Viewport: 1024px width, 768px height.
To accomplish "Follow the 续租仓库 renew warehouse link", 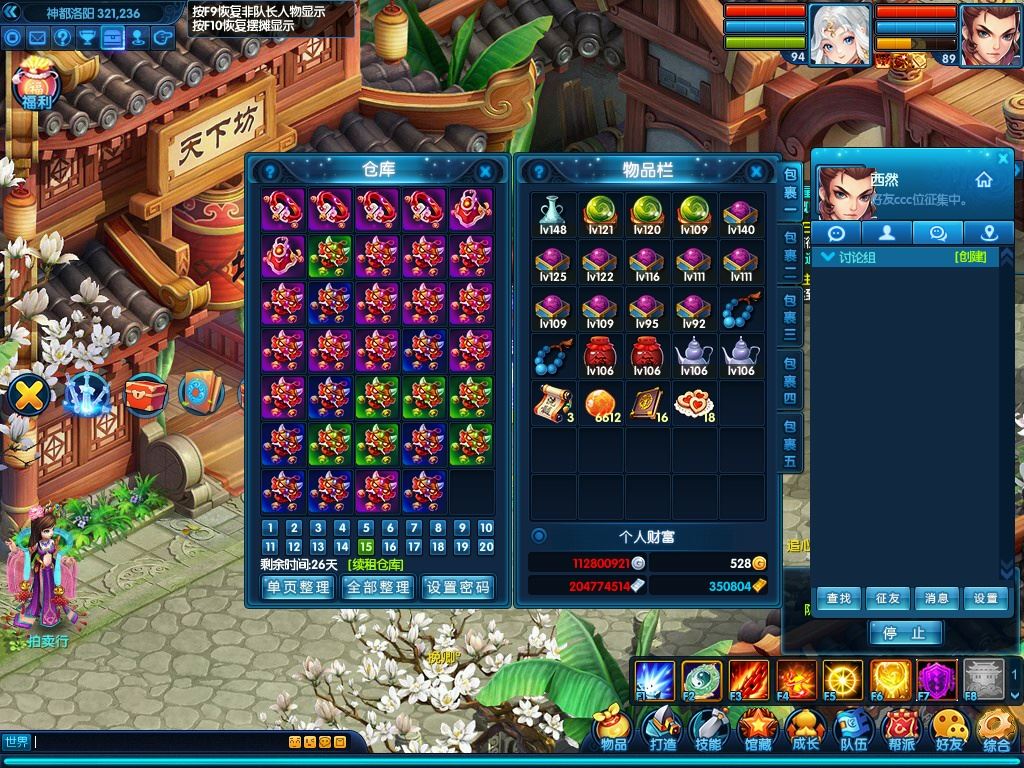I will [x=375, y=565].
